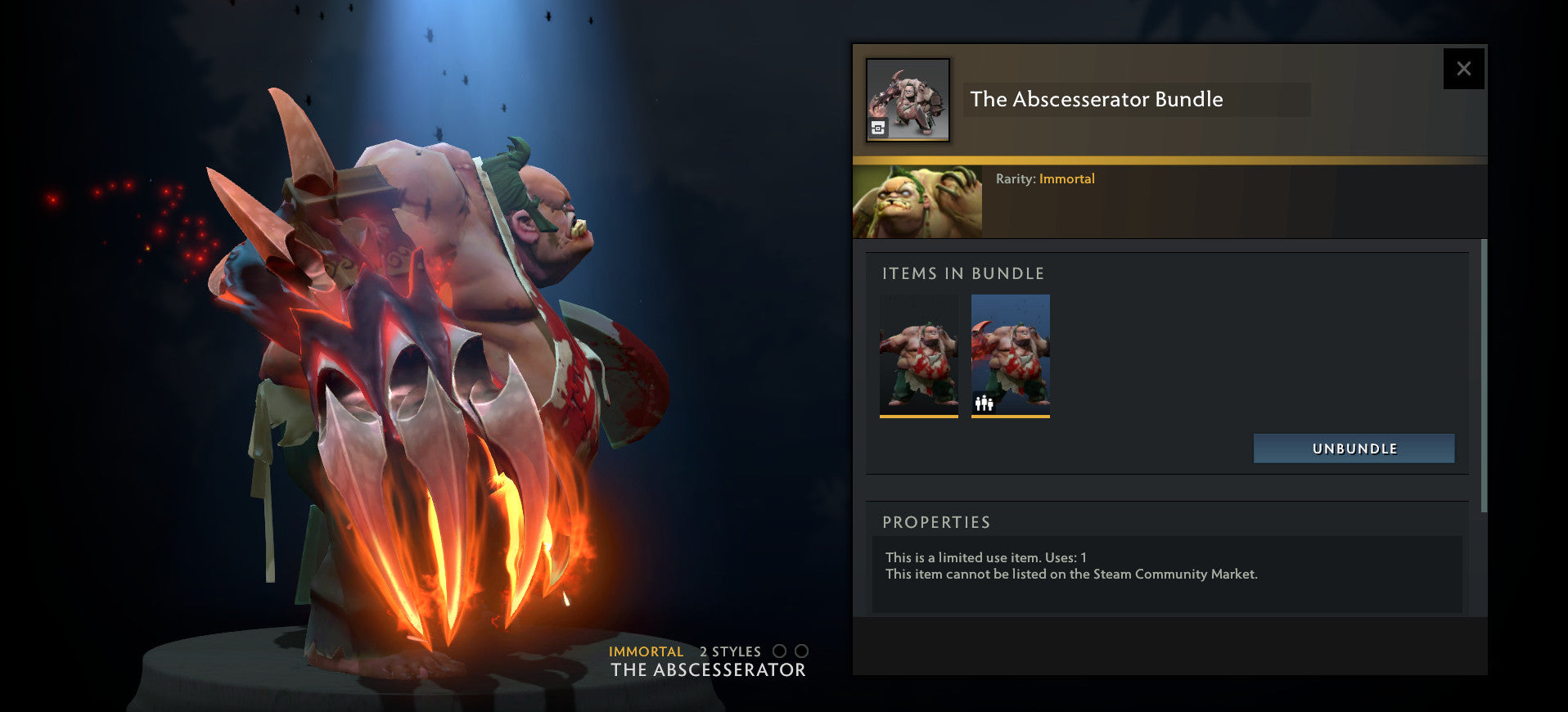Screen dimensions: 1568x712
Task: Select the Pudge portrait beside the Rarity label
Action: (917, 201)
